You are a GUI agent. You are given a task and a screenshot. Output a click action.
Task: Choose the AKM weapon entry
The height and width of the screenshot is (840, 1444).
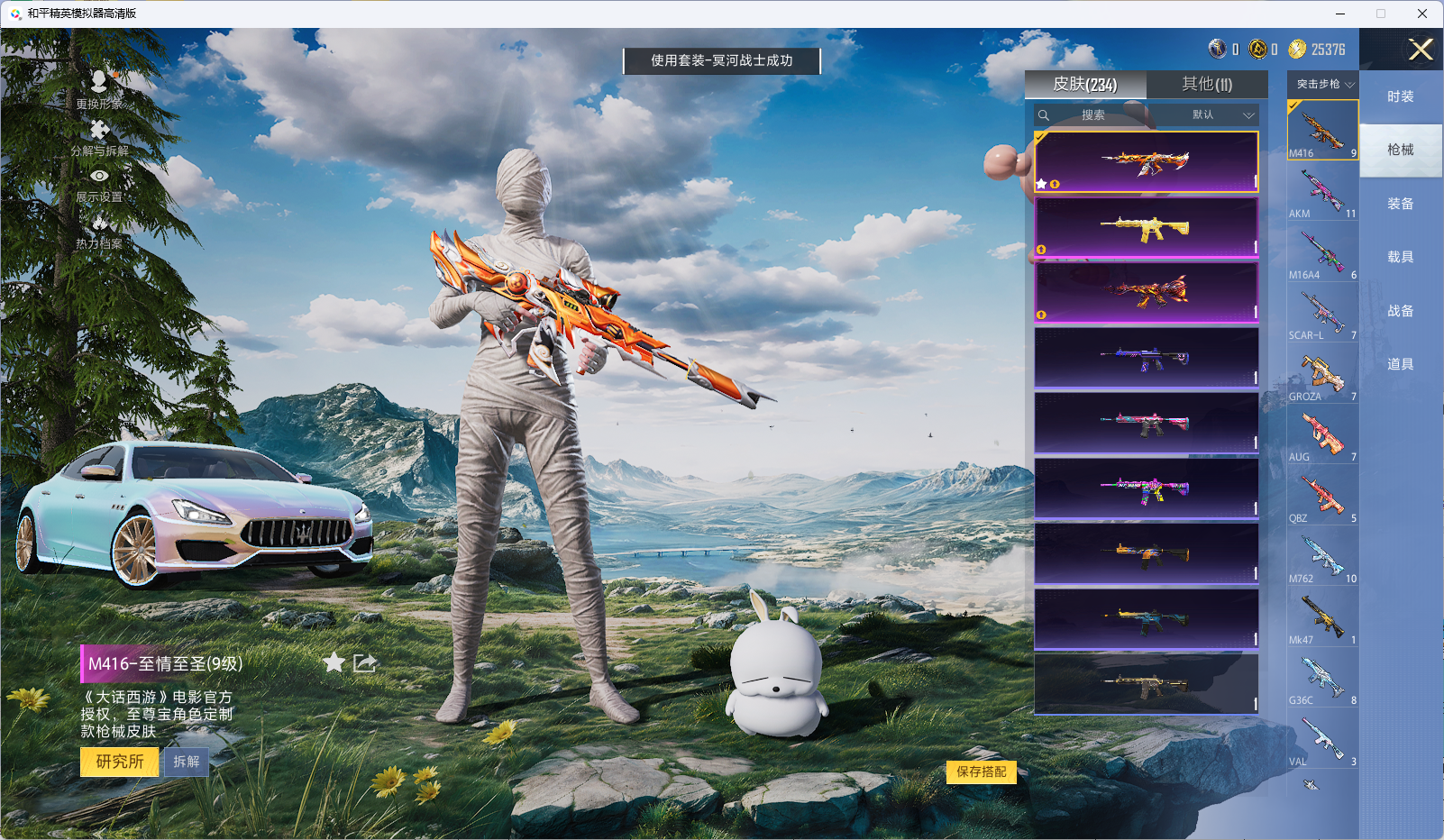click(x=1322, y=191)
